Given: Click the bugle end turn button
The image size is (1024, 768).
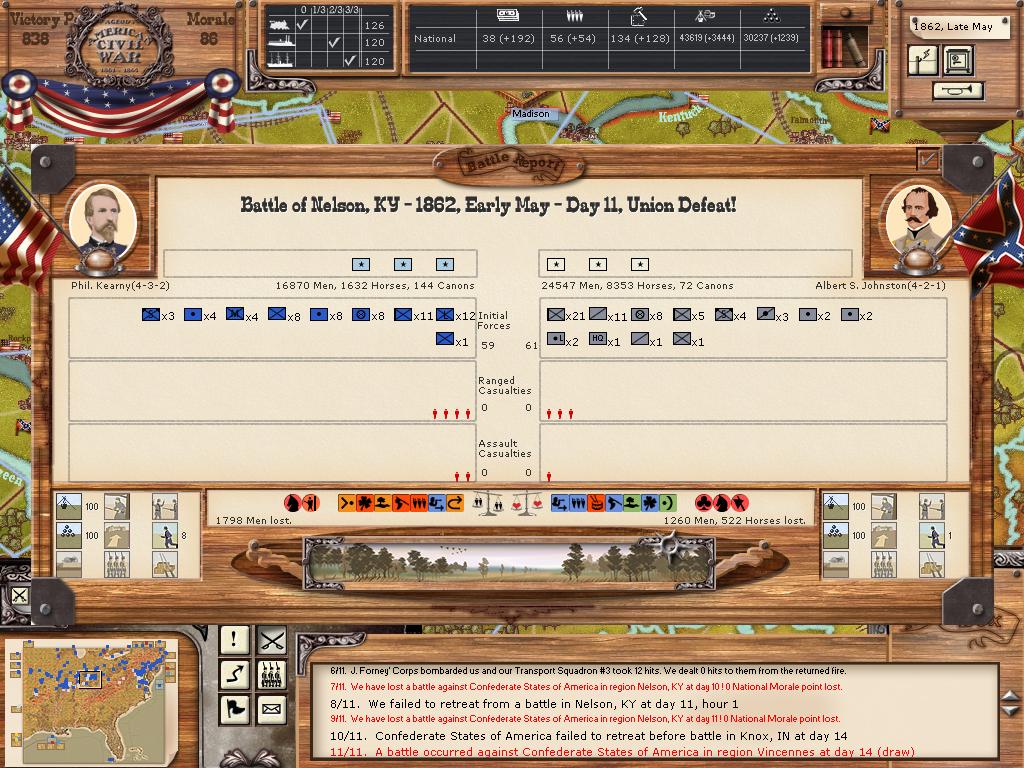Looking at the screenshot, I should [x=957, y=91].
